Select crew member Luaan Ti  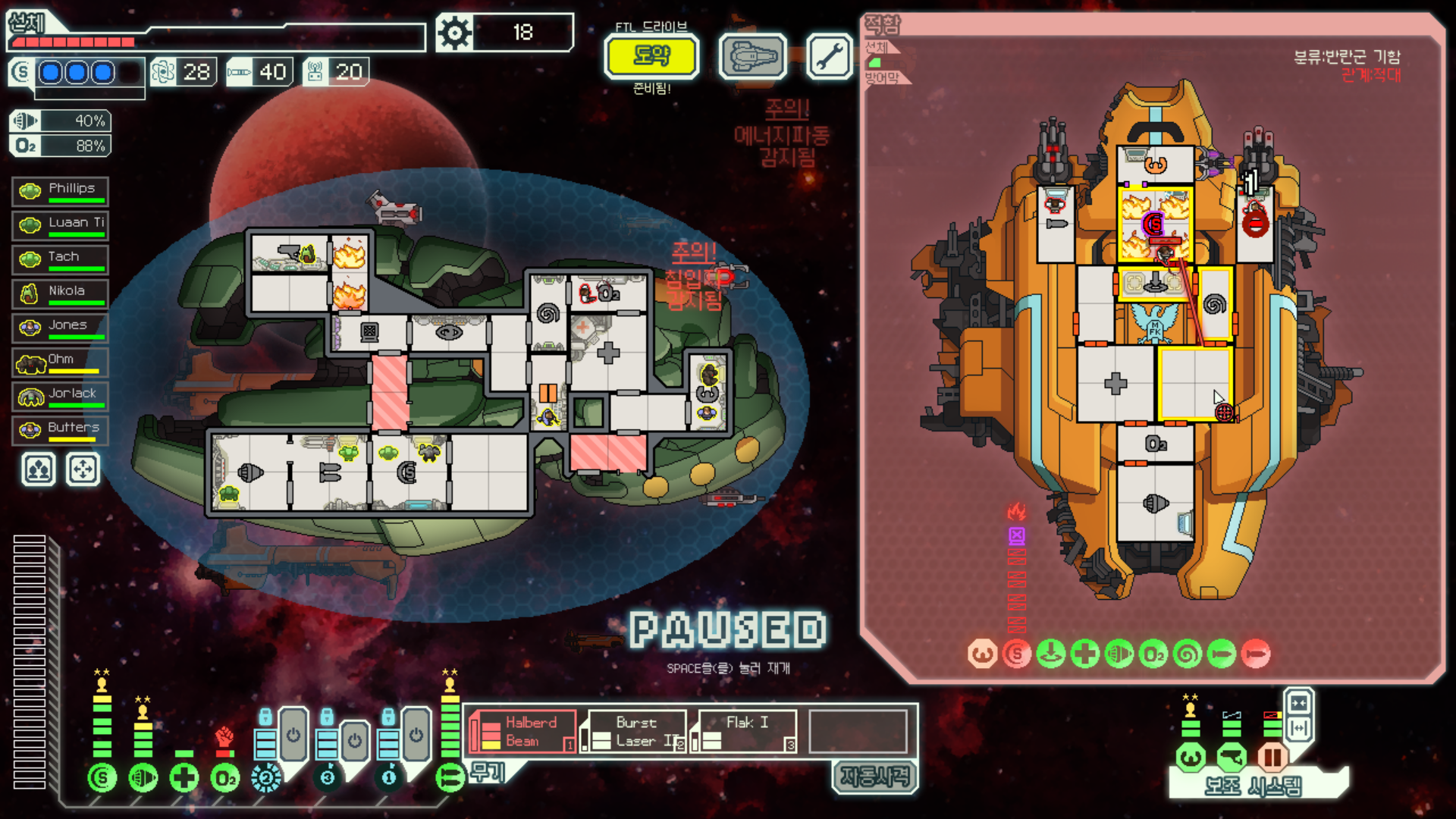(x=61, y=225)
